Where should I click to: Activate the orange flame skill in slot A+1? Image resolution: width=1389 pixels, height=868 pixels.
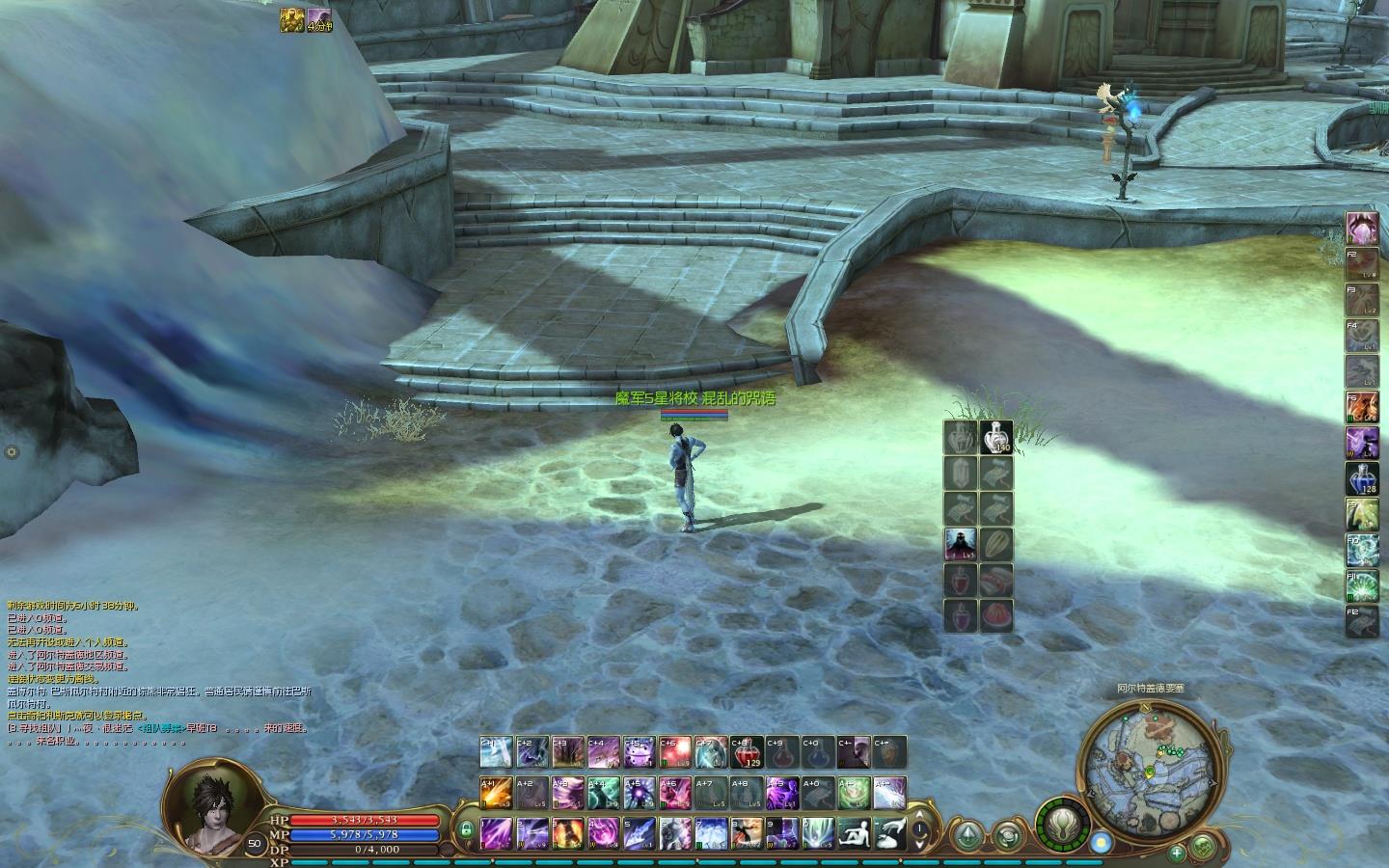pos(497,792)
